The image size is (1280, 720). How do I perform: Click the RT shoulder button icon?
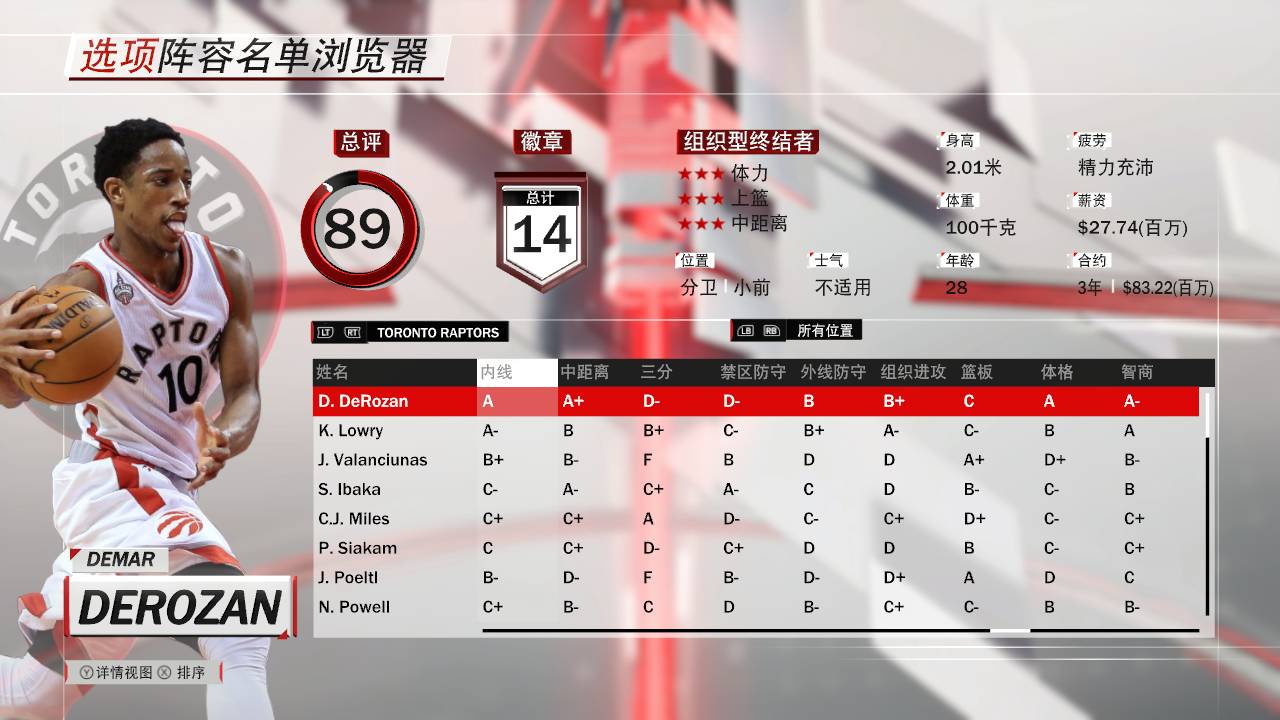[x=353, y=331]
